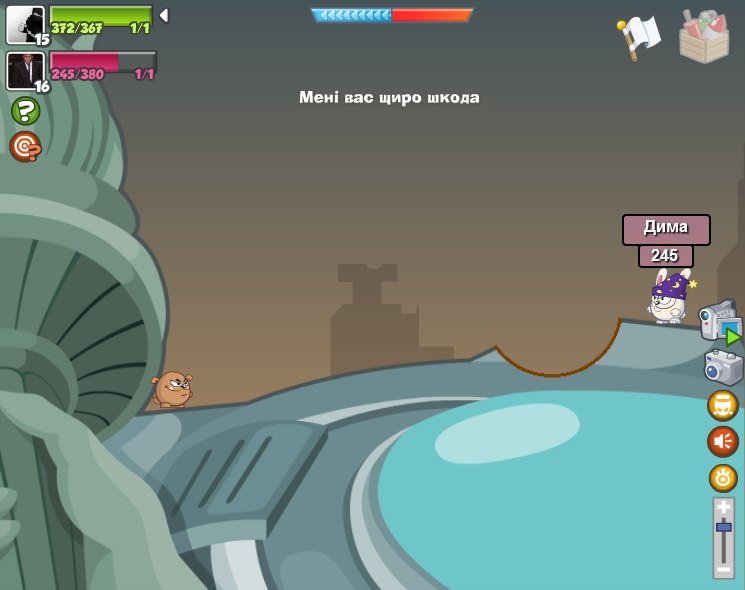The height and width of the screenshot is (590, 745).
Task: Open the green question mark help button
Action: pyautogui.click(x=25, y=110)
